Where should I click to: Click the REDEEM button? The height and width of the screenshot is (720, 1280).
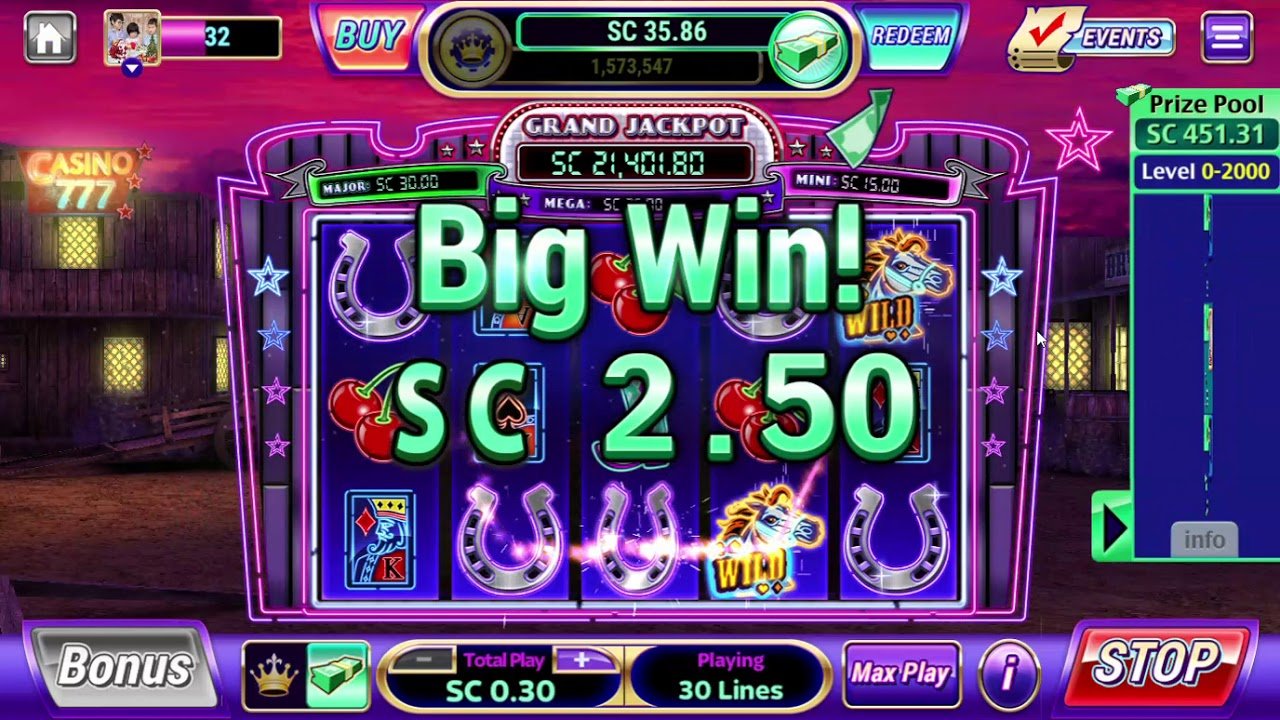[x=911, y=38]
